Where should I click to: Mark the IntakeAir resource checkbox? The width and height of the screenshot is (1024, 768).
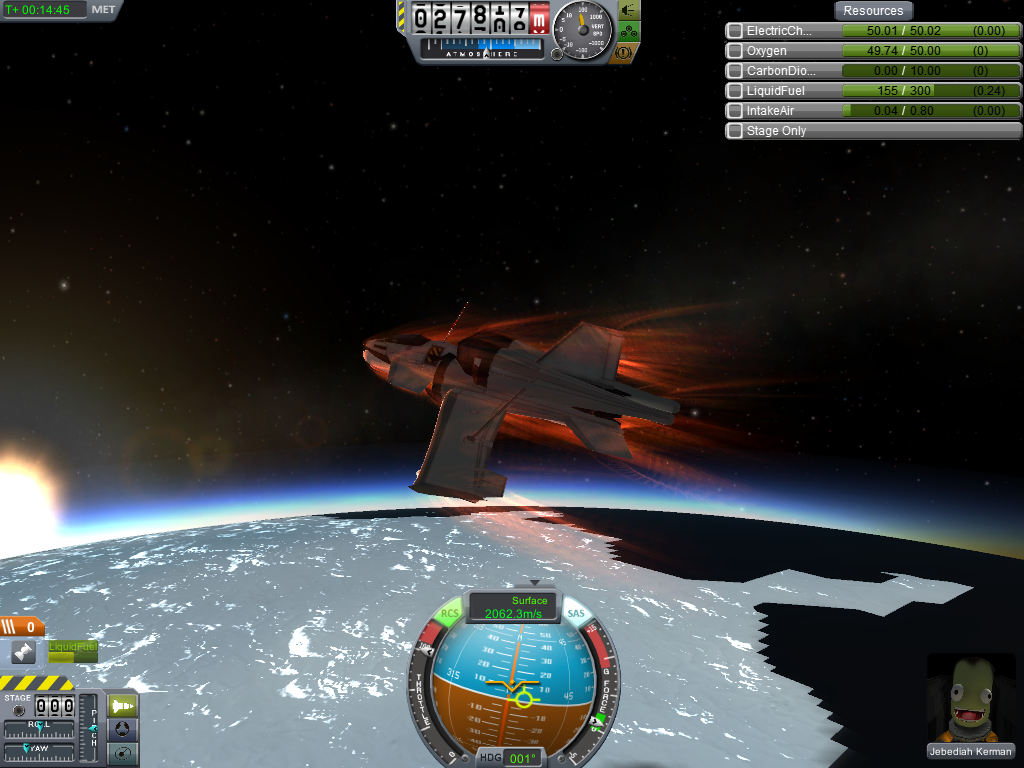tap(735, 111)
